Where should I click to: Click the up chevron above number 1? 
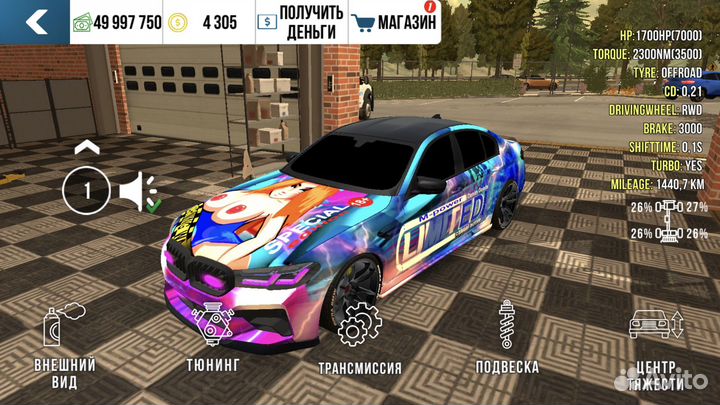pyautogui.click(x=87, y=147)
